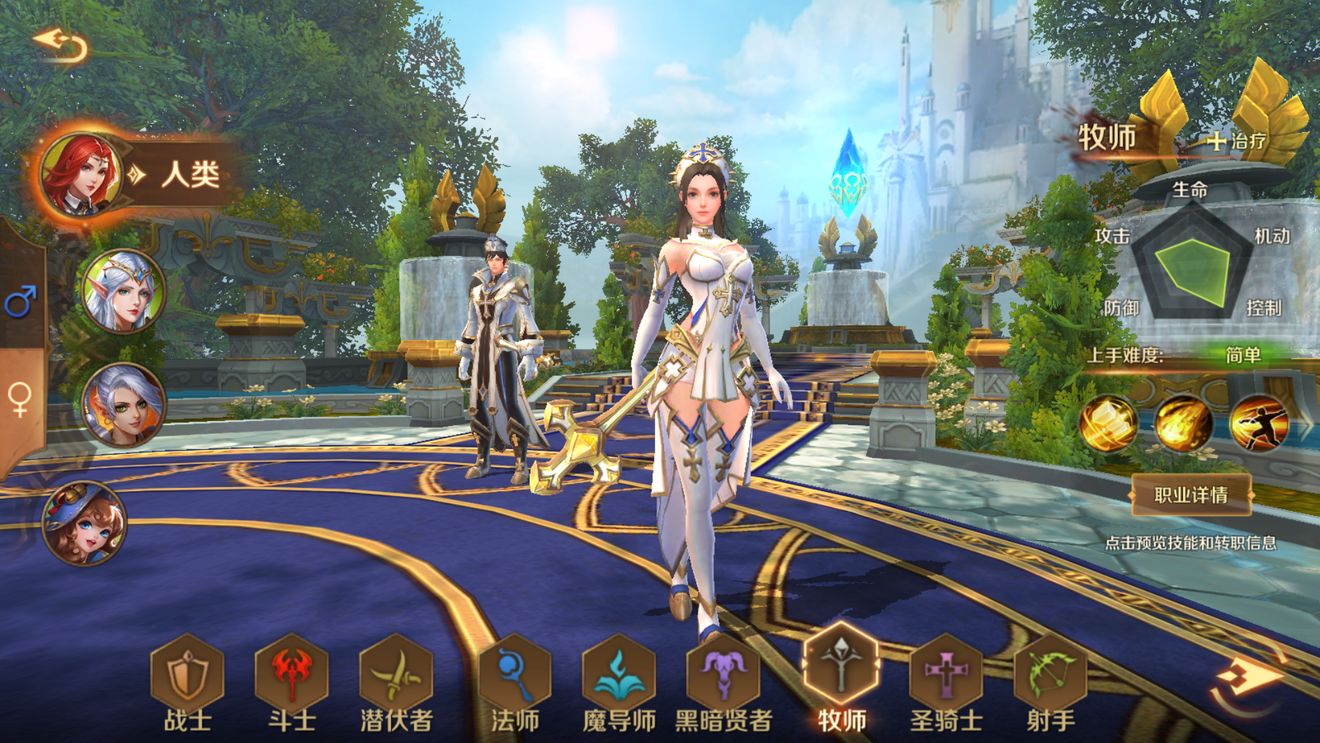Open 职业详情 class details
Image resolution: width=1320 pixels, height=743 pixels.
[x=1190, y=494]
